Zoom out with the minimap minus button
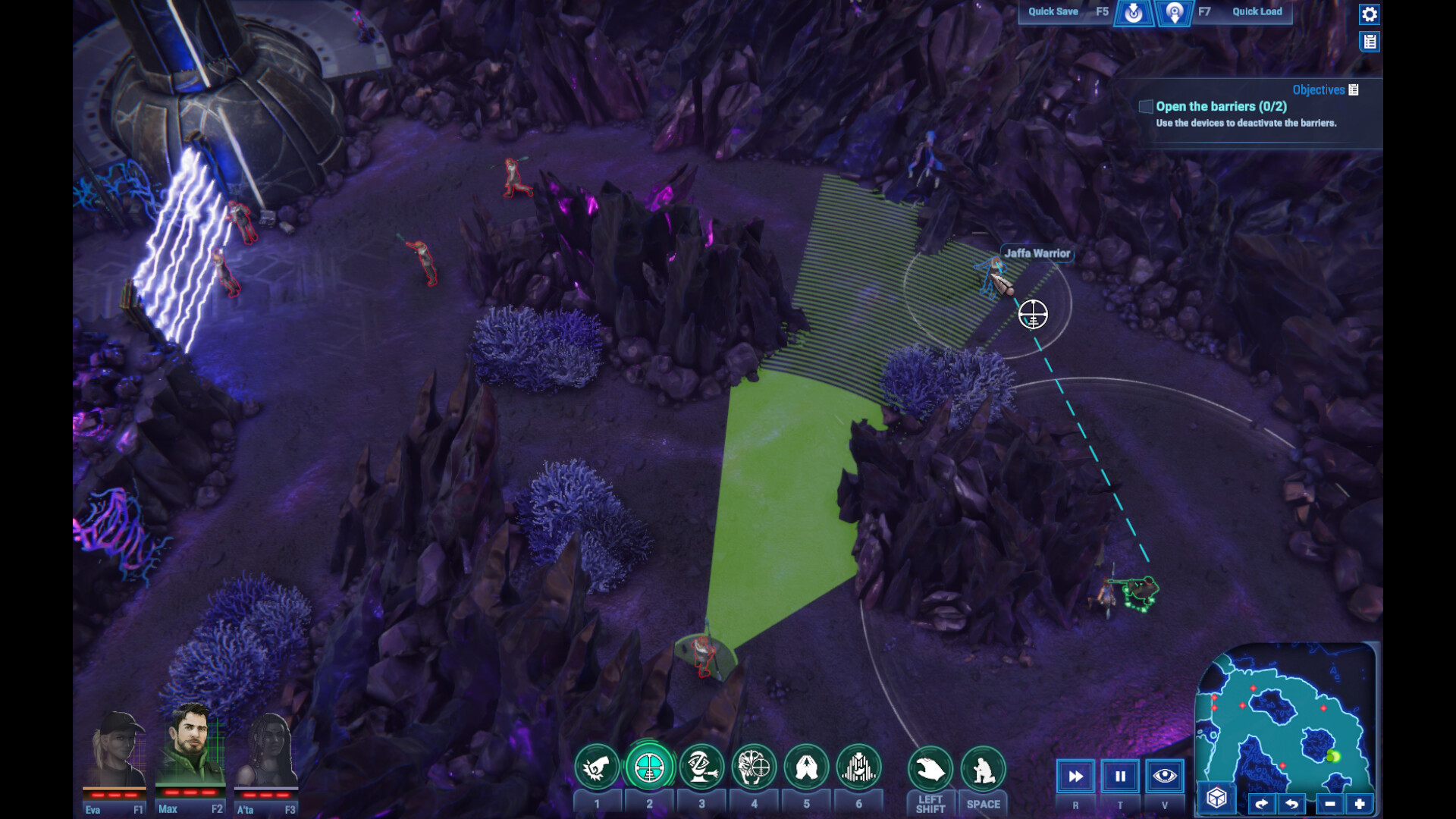Screen dimensions: 1456x819 click(1329, 804)
